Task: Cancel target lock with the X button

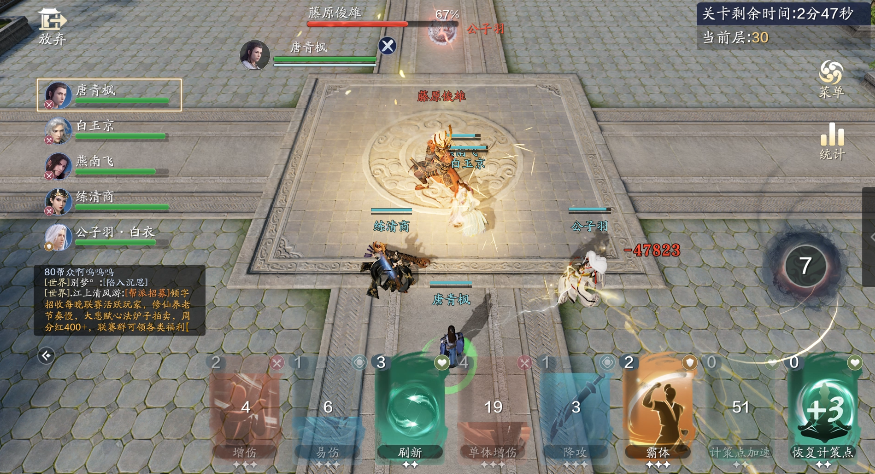Action: pyautogui.click(x=388, y=45)
